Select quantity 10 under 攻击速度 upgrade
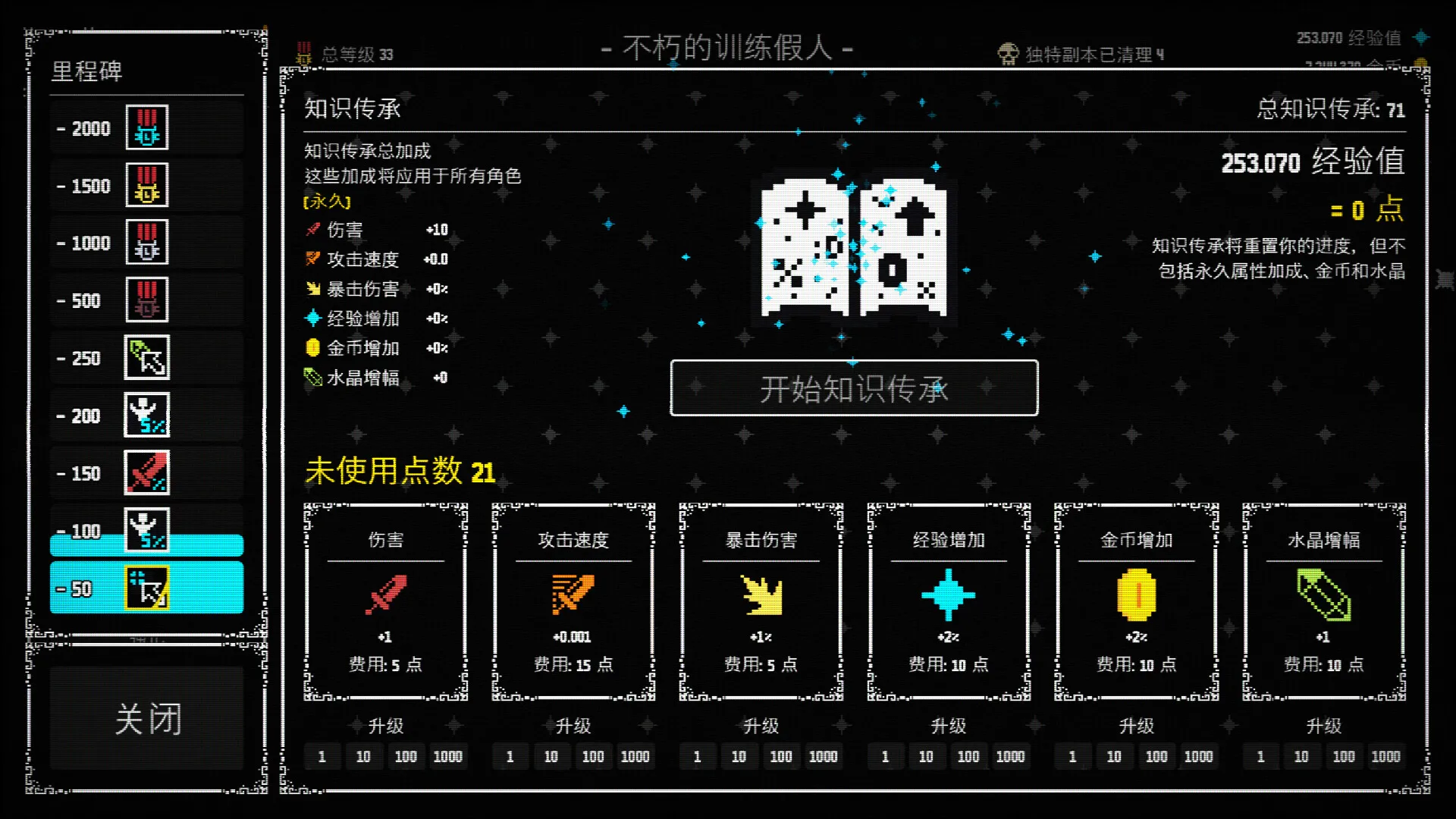Image resolution: width=1456 pixels, height=819 pixels. [551, 756]
